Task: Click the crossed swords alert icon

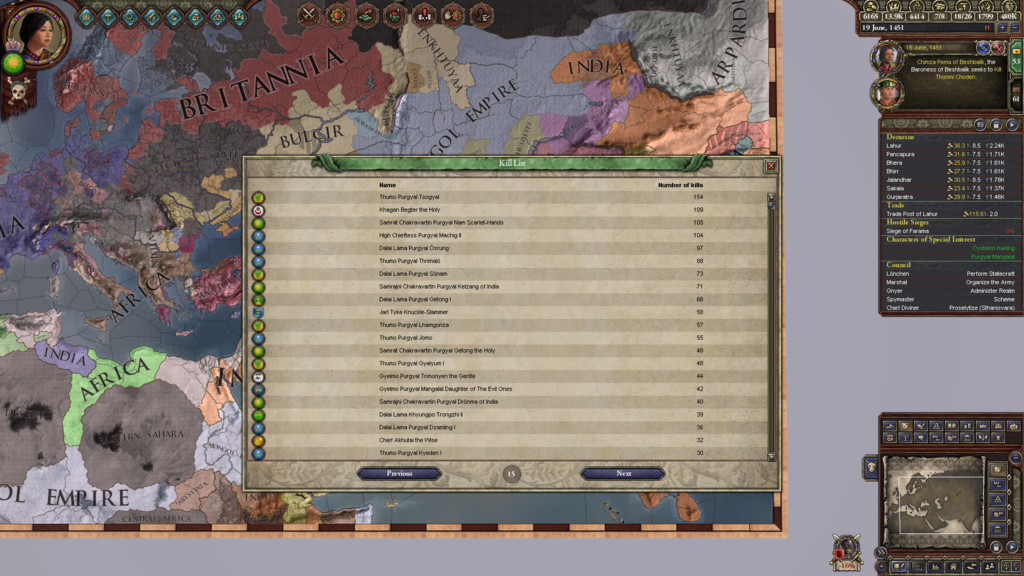Action: point(310,14)
